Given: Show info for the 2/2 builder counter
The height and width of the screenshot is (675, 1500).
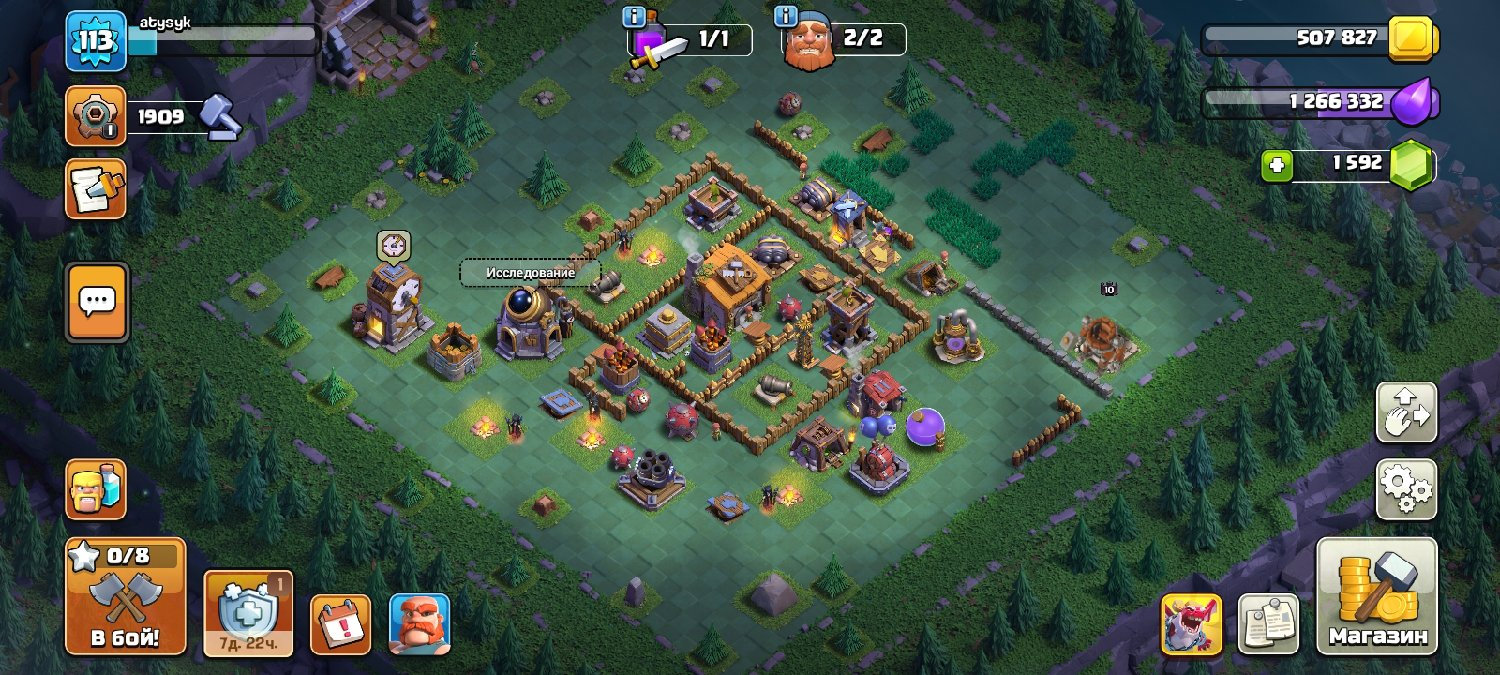Looking at the screenshot, I should coord(786,17).
